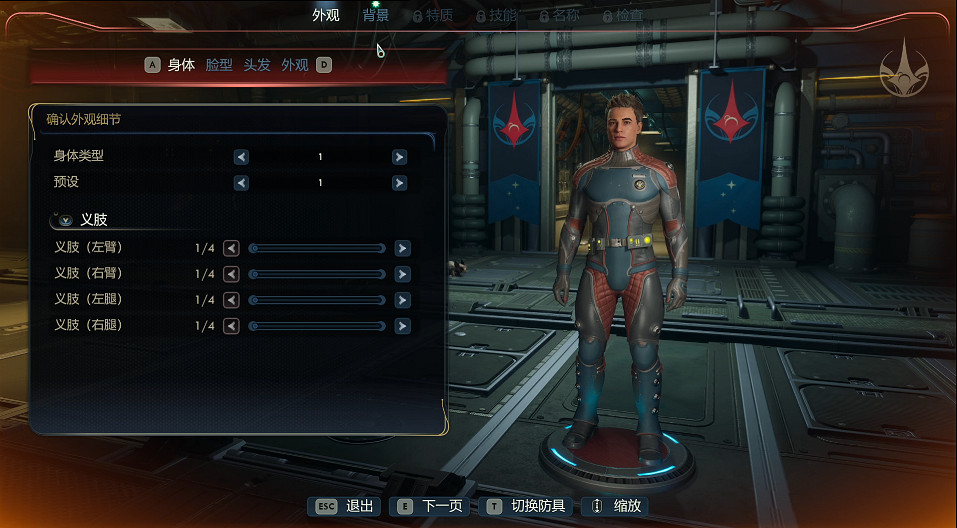
Task: Switch to the 外观 top tab
Action: point(326,15)
